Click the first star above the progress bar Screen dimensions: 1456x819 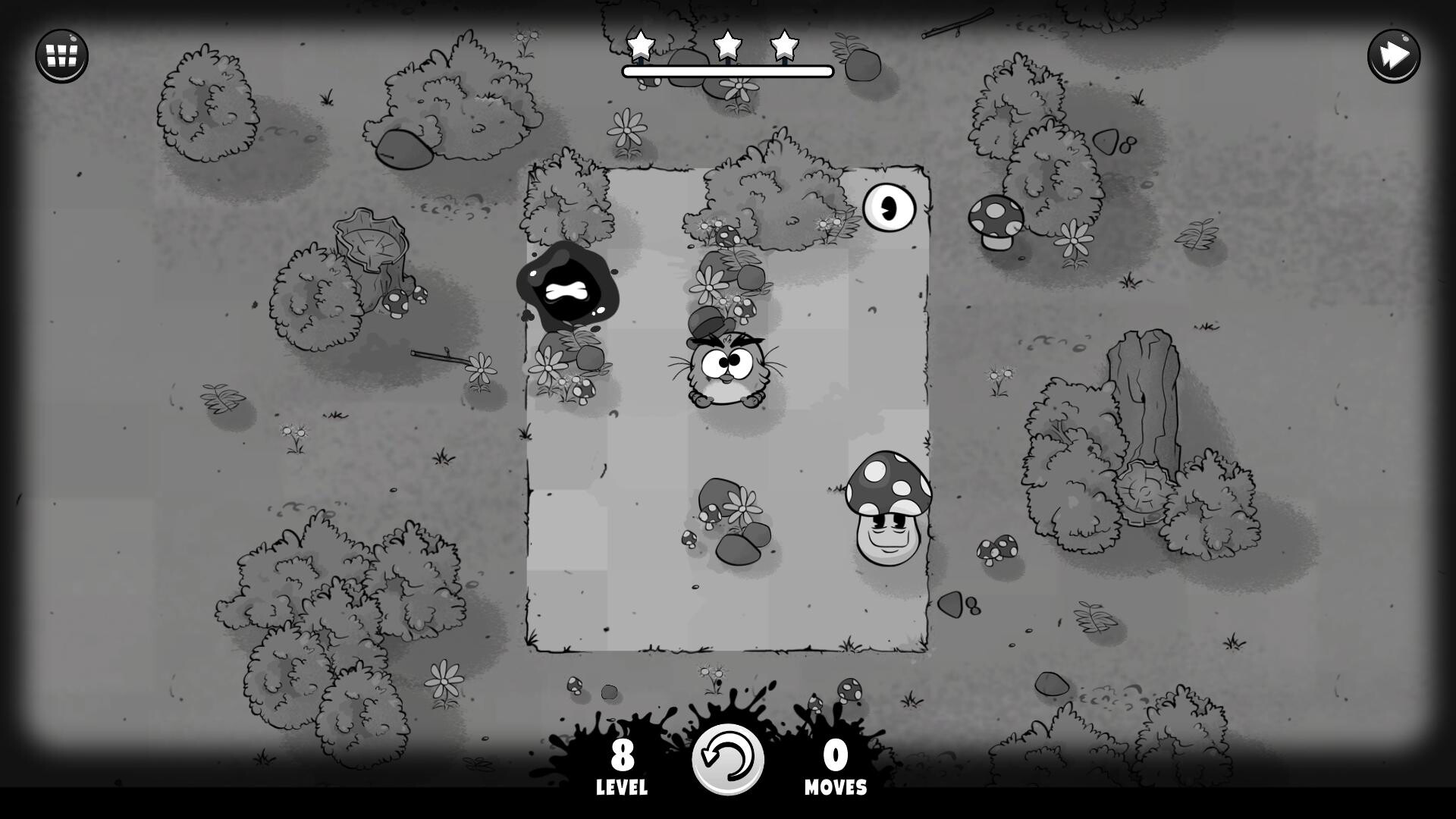(x=641, y=47)
